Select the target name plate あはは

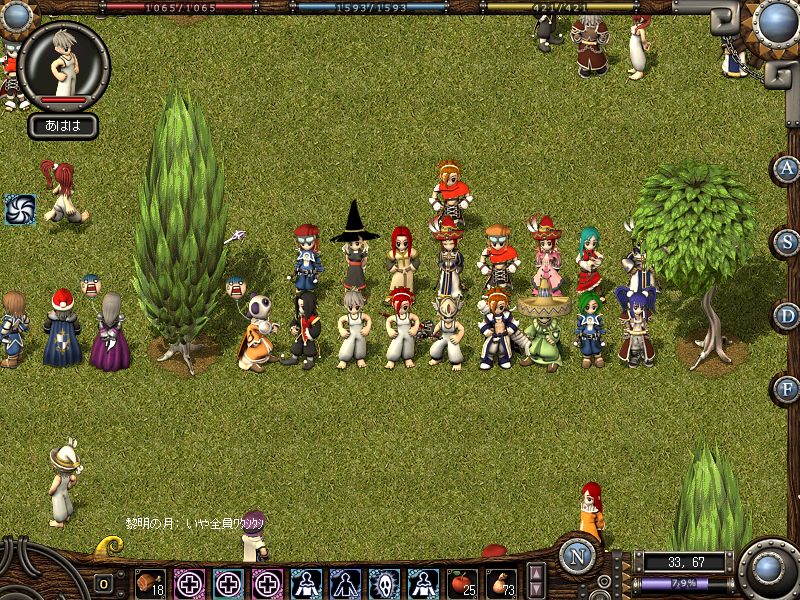[63, 126]
